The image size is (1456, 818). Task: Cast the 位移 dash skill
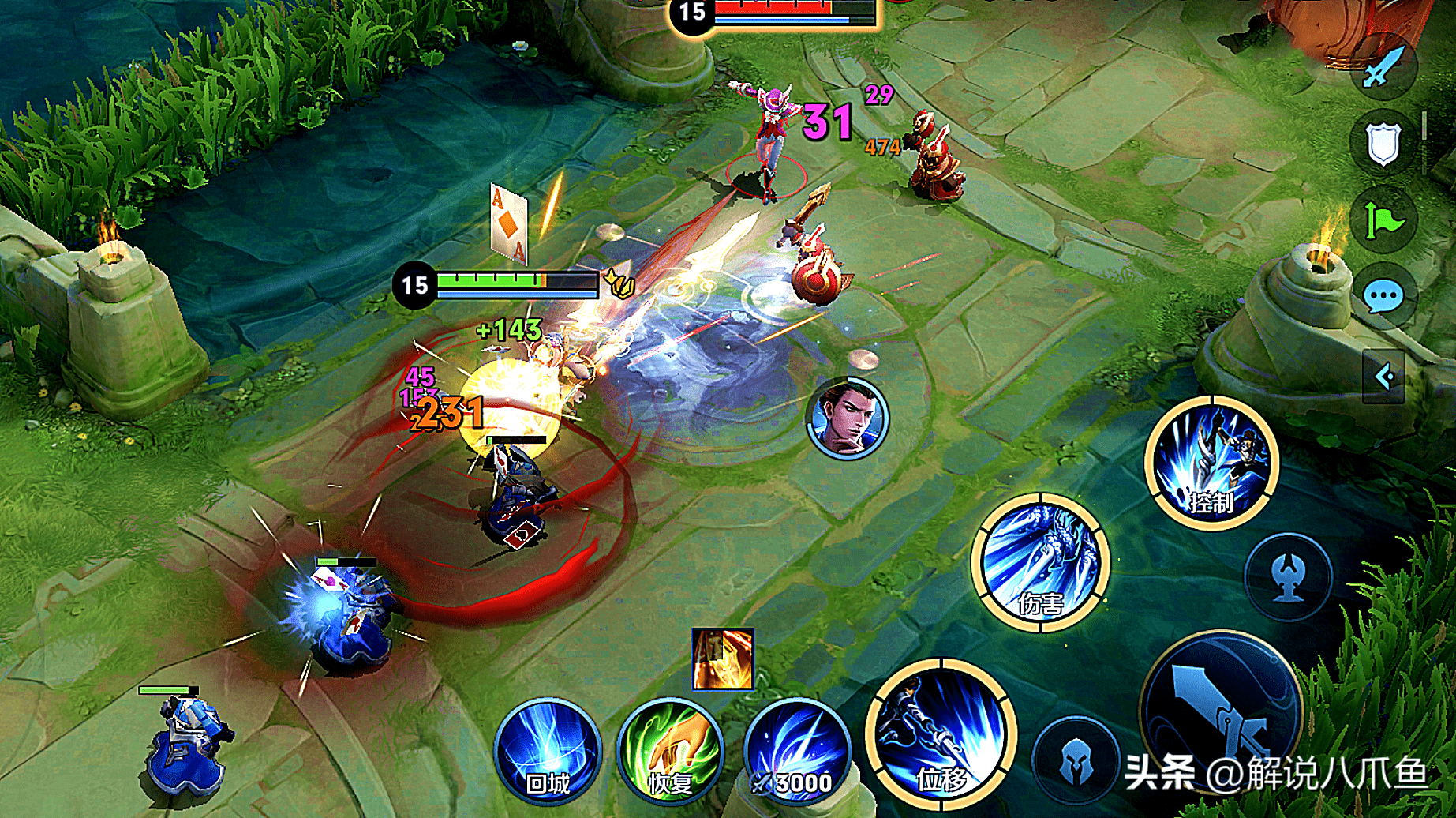pyautogui.click(x=940, y=735)
